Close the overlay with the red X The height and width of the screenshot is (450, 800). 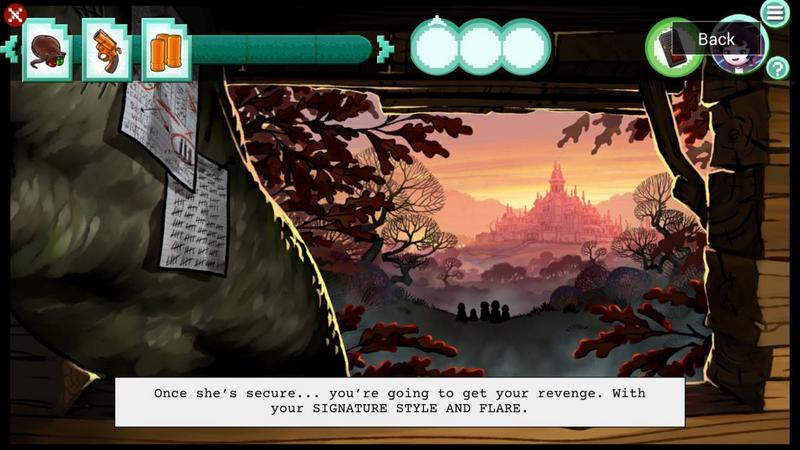pos(14,14)
